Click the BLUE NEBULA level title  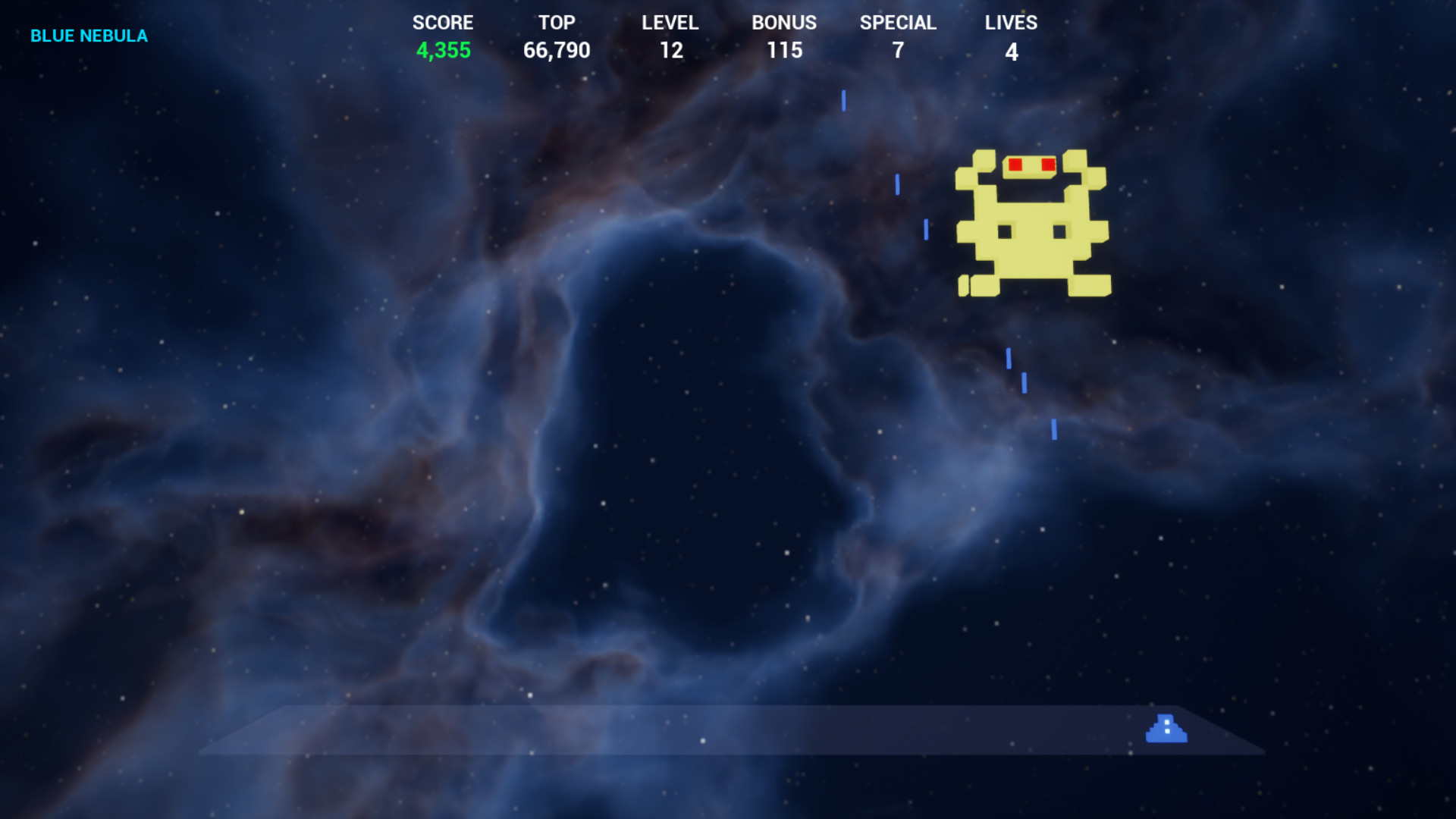89,35
